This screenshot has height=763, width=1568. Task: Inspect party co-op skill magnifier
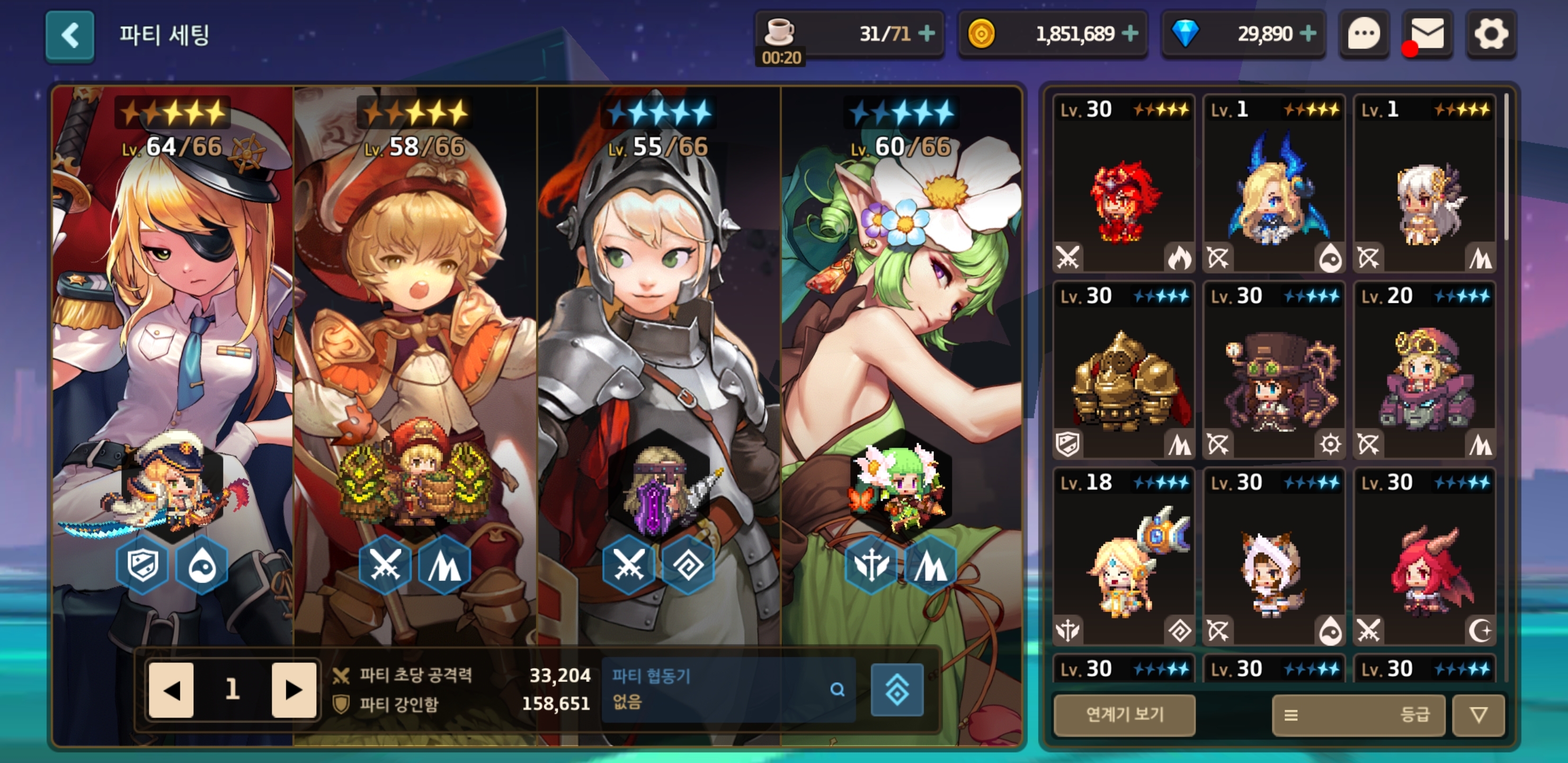(838, 689)
